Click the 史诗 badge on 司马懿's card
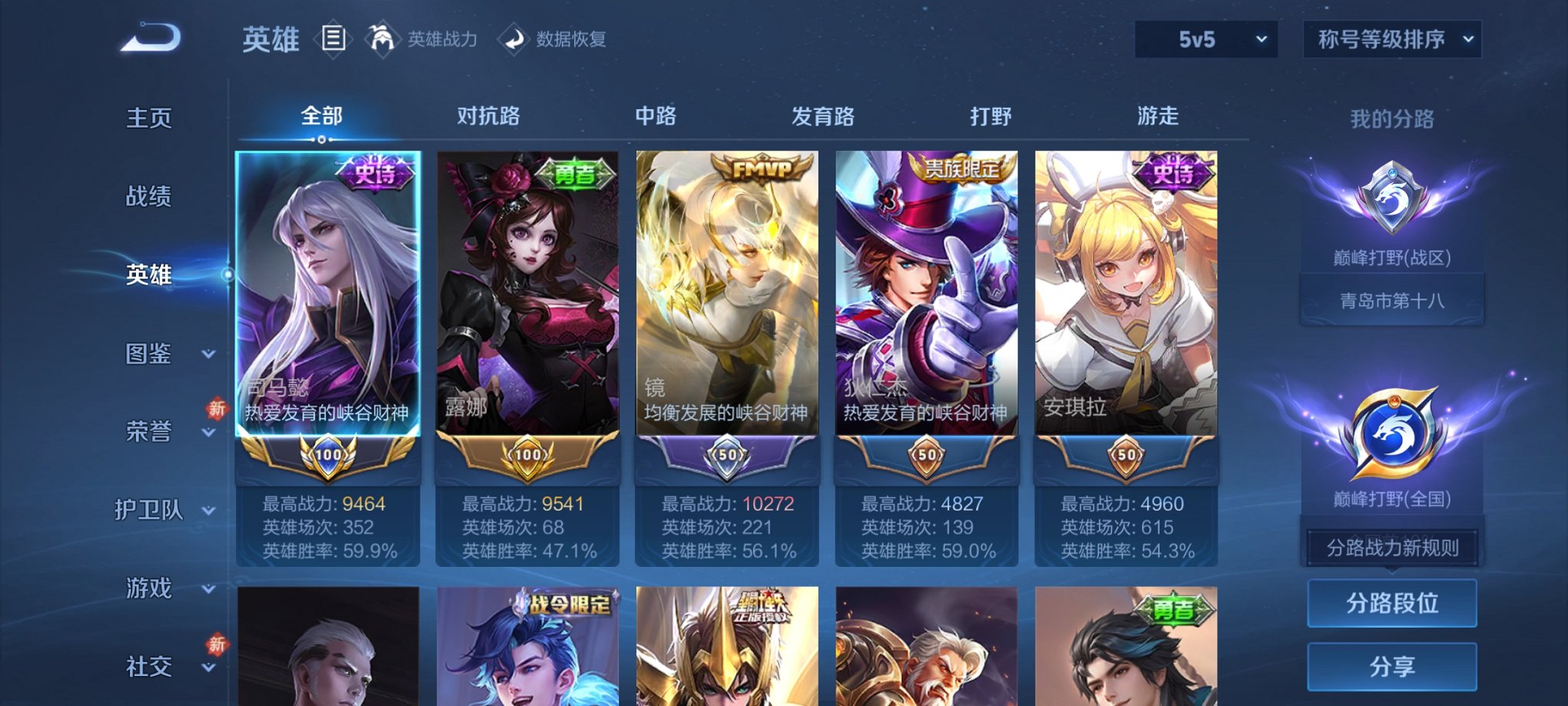Image resolution: width=1568 pixels, height=706 pixels. point(376,172)
